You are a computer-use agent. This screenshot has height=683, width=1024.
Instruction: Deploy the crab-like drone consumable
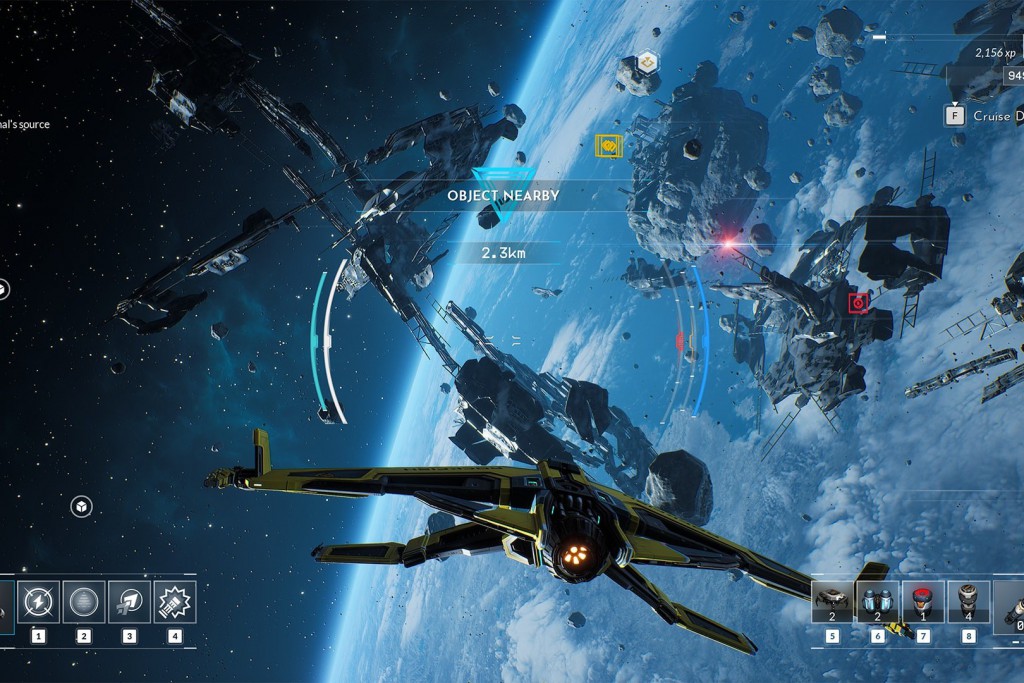832,602
